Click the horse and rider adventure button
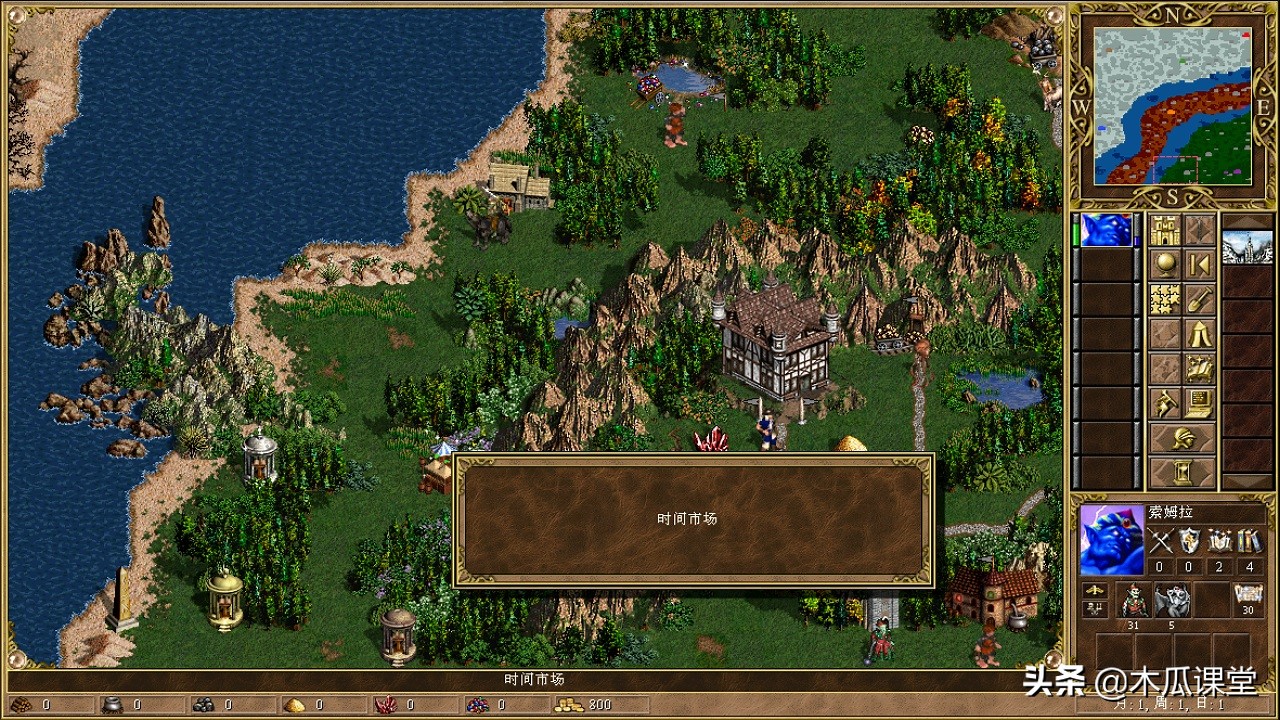Viewport: 1280px width, 720px height. (x=1165, y=403)
